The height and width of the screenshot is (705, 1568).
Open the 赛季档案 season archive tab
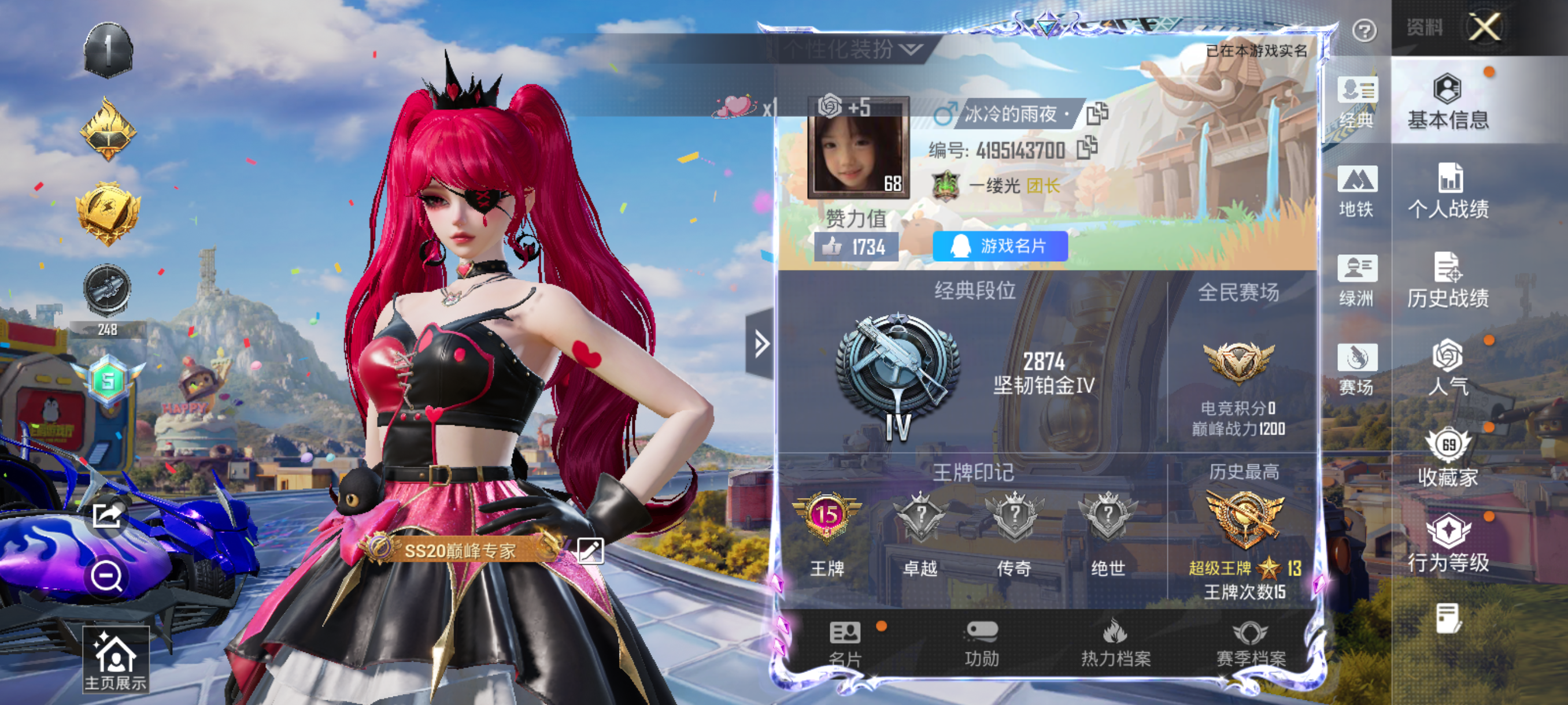tap(1250, 644)
